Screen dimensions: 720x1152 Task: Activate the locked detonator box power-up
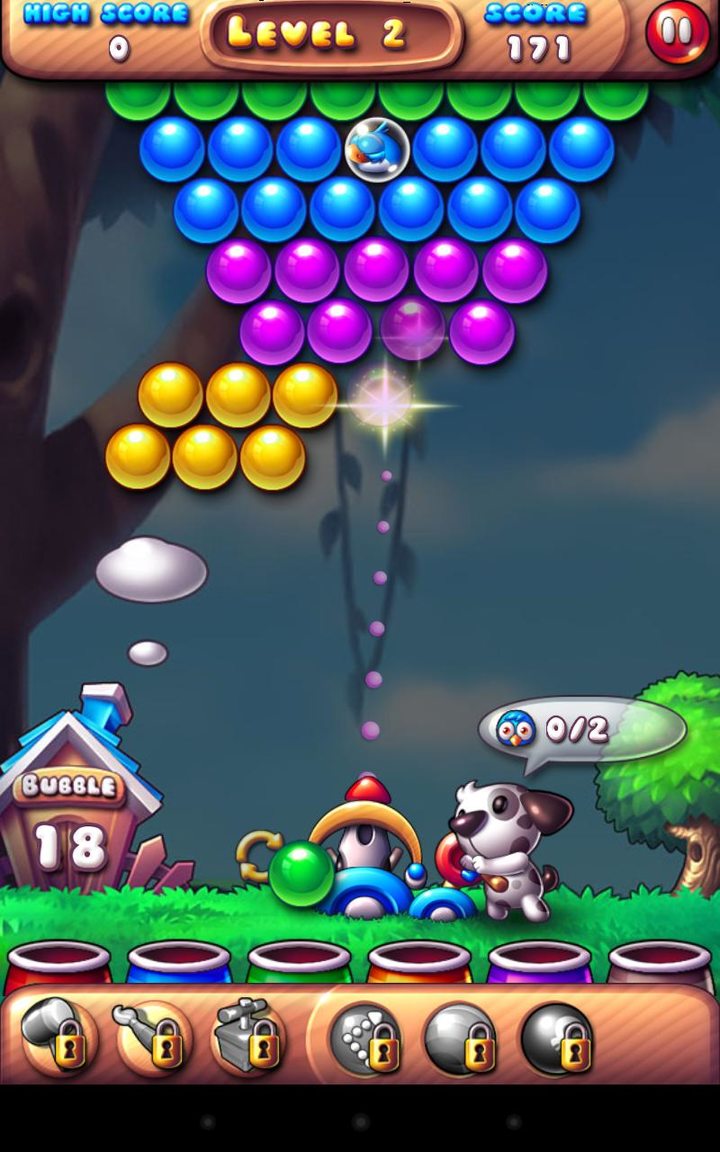(x=248, y=1037)
